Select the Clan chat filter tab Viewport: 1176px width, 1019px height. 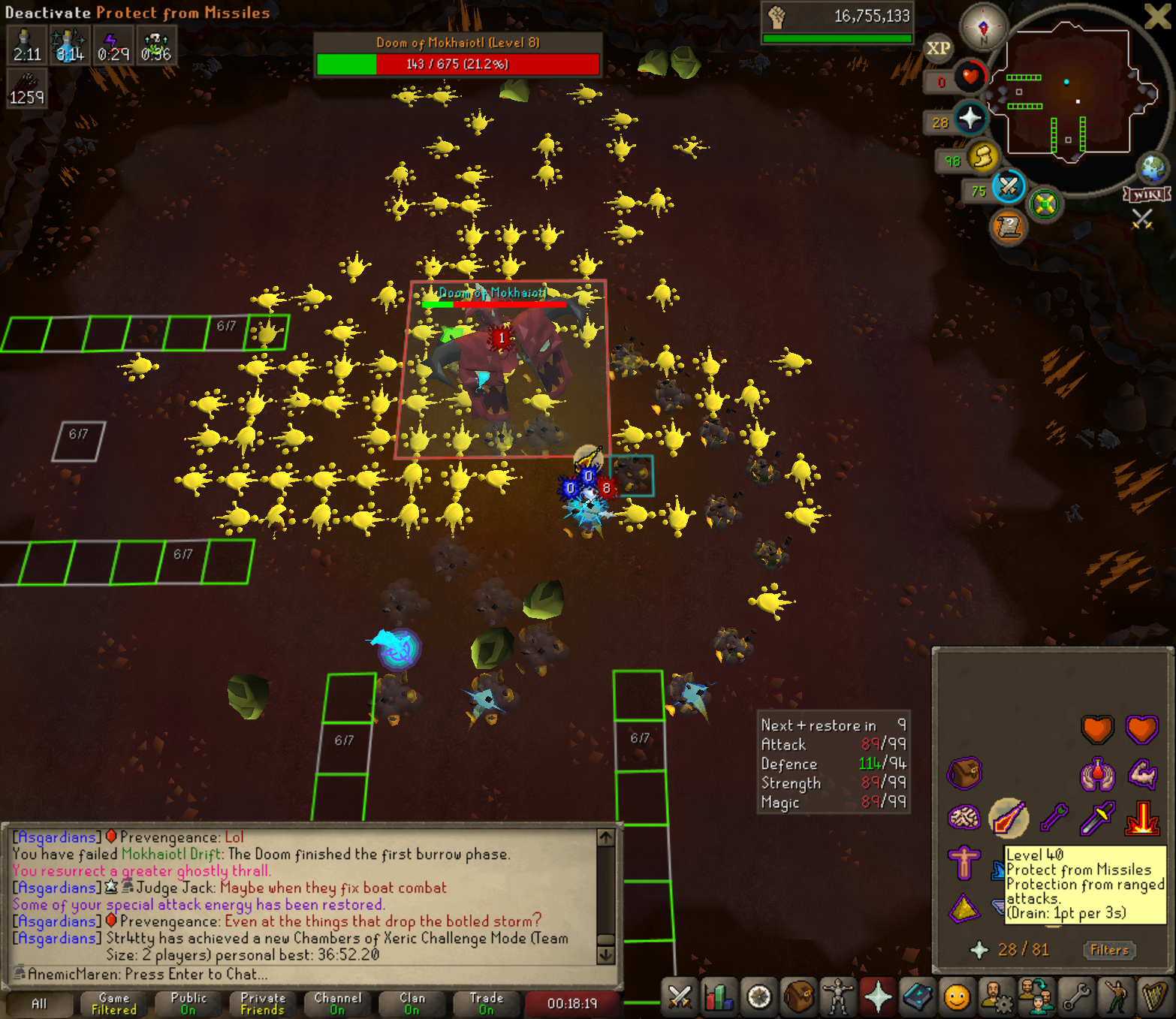pos(412,1003)
